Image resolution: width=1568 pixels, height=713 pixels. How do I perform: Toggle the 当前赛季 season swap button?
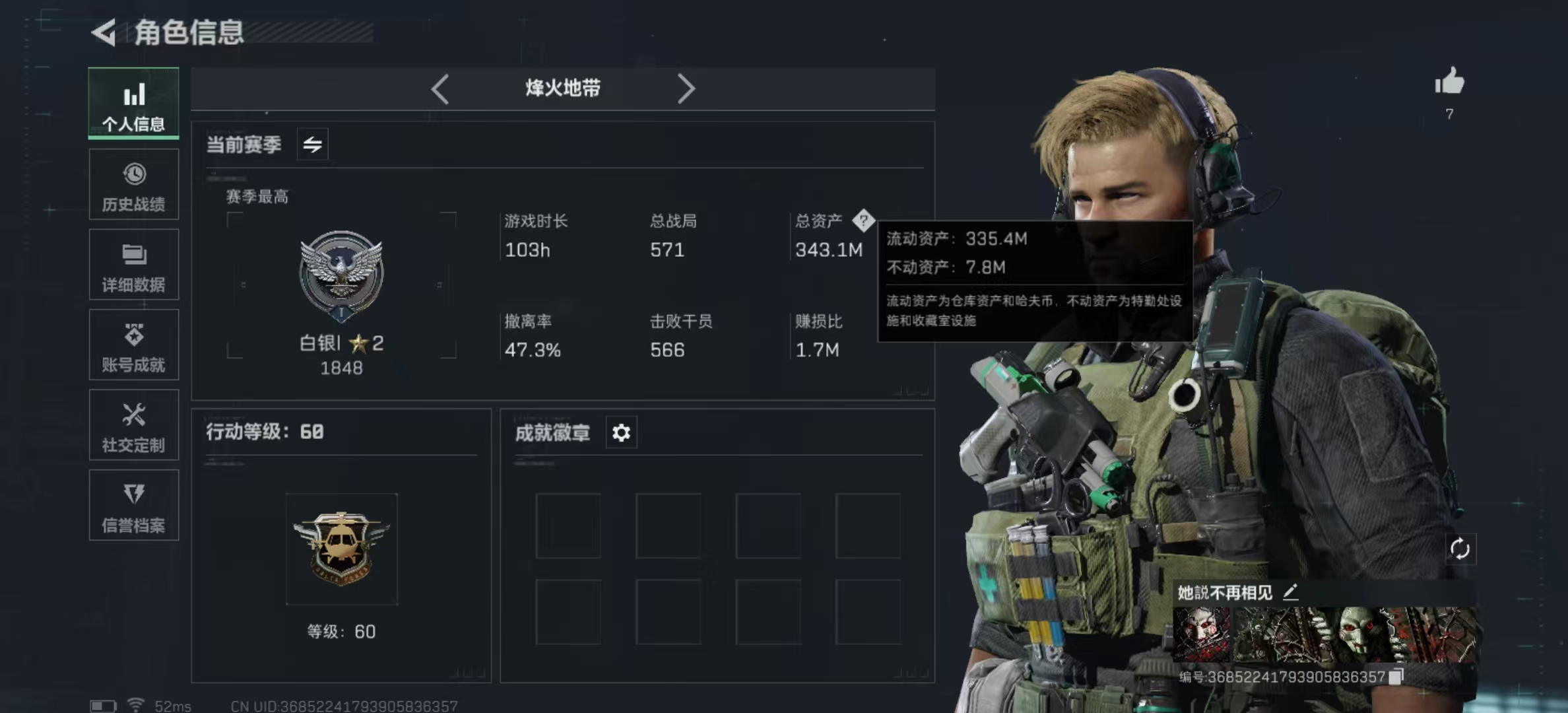click(313, 144)
